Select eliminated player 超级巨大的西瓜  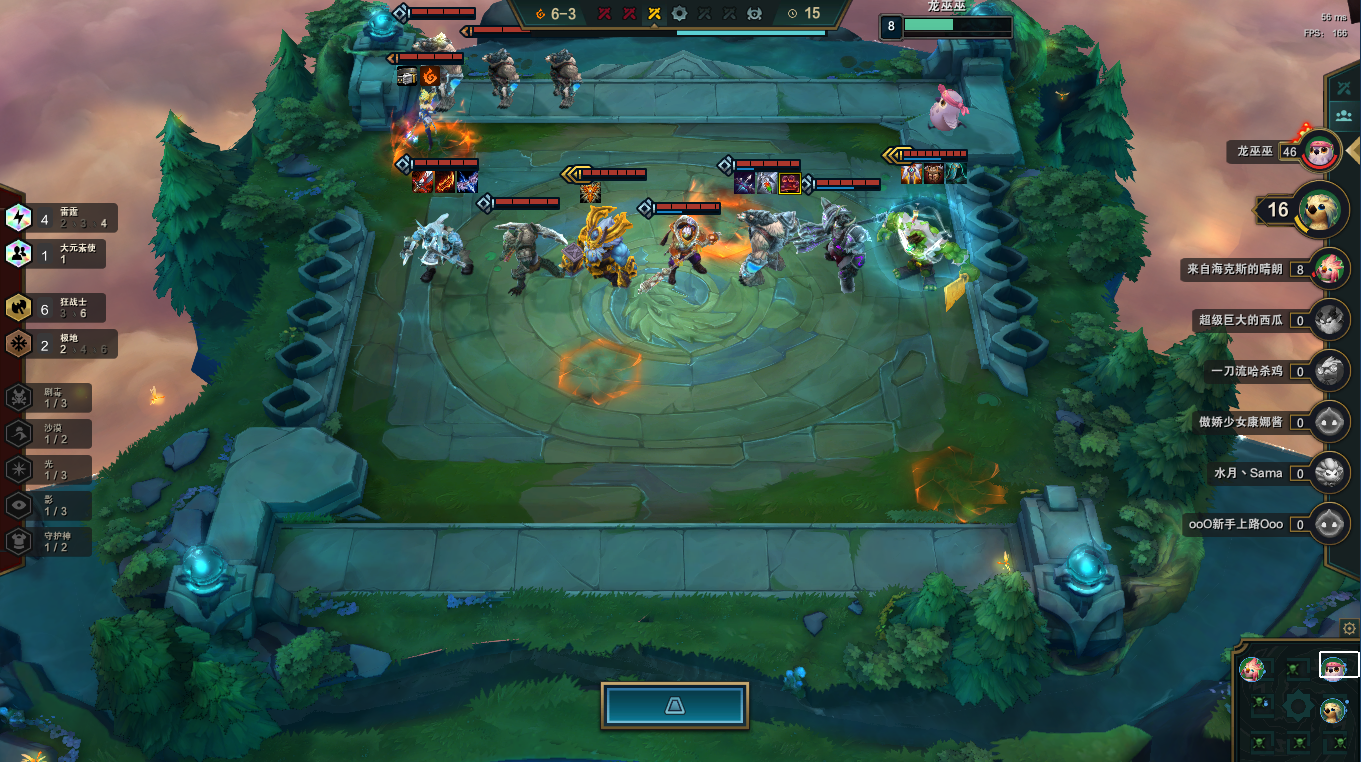[1330, 320]
